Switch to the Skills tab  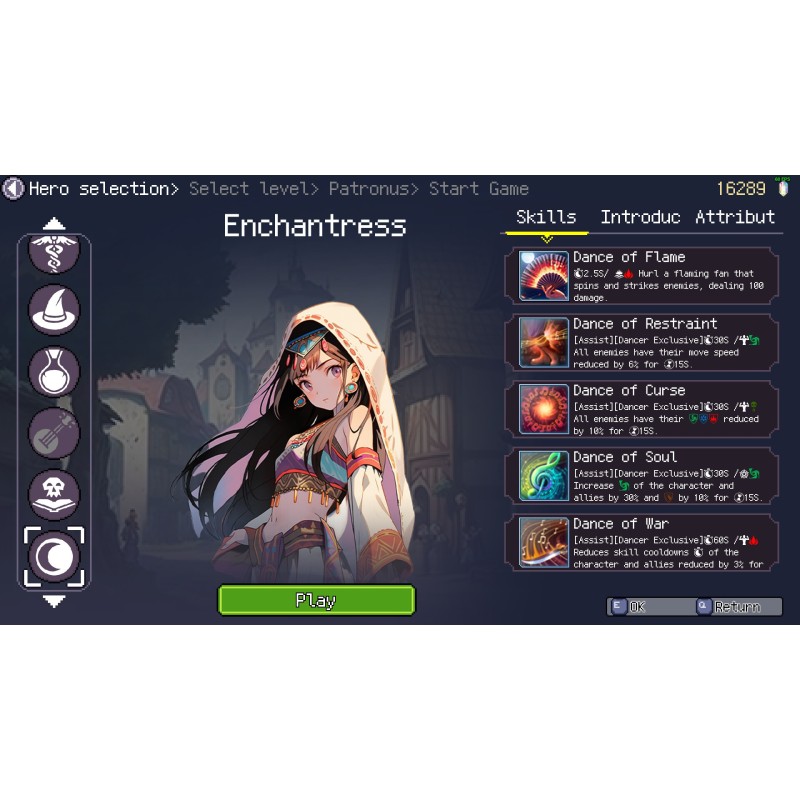[x=546, y=217]
